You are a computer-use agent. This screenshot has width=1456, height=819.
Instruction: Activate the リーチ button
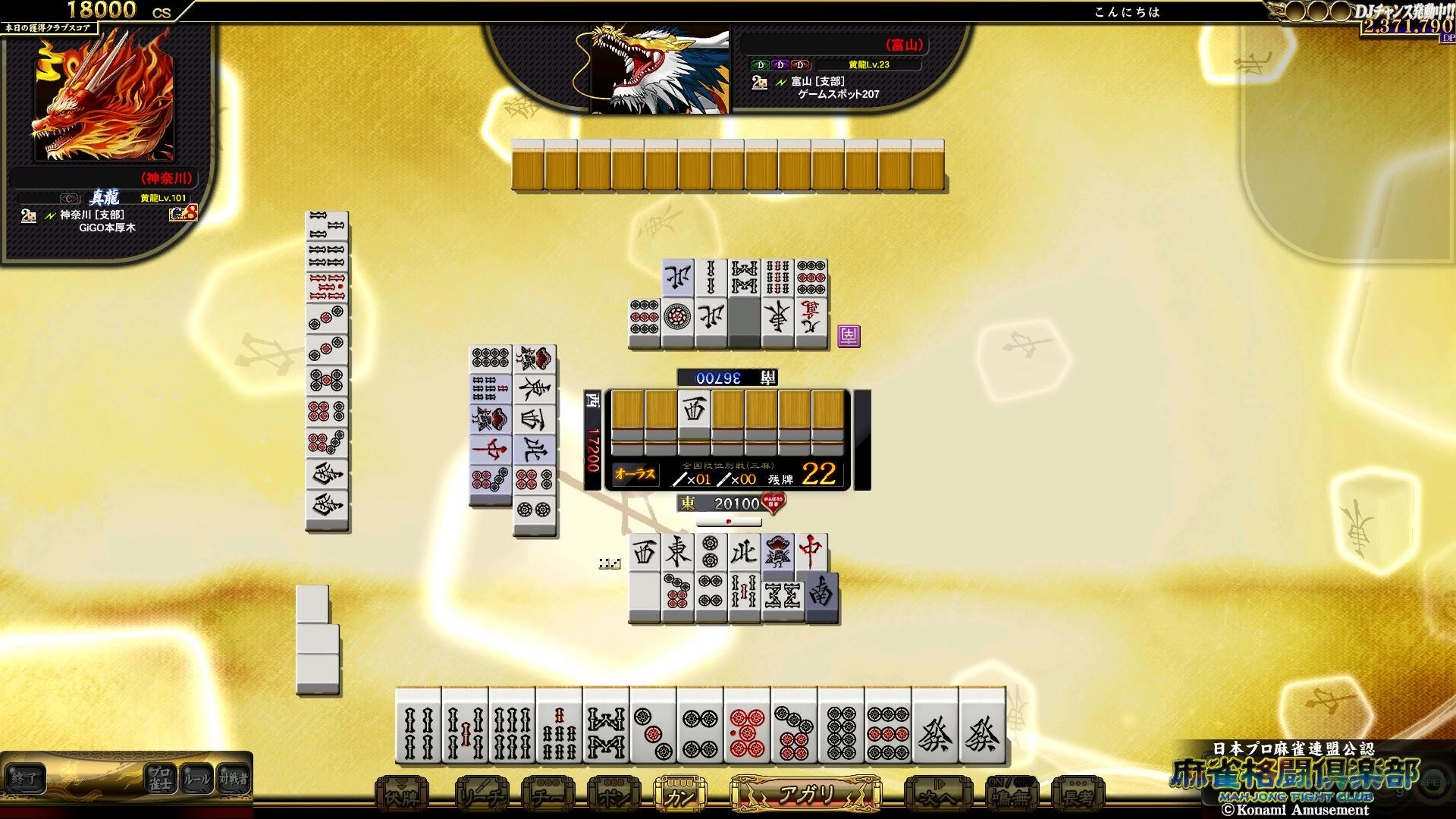(x=482, y=795)
